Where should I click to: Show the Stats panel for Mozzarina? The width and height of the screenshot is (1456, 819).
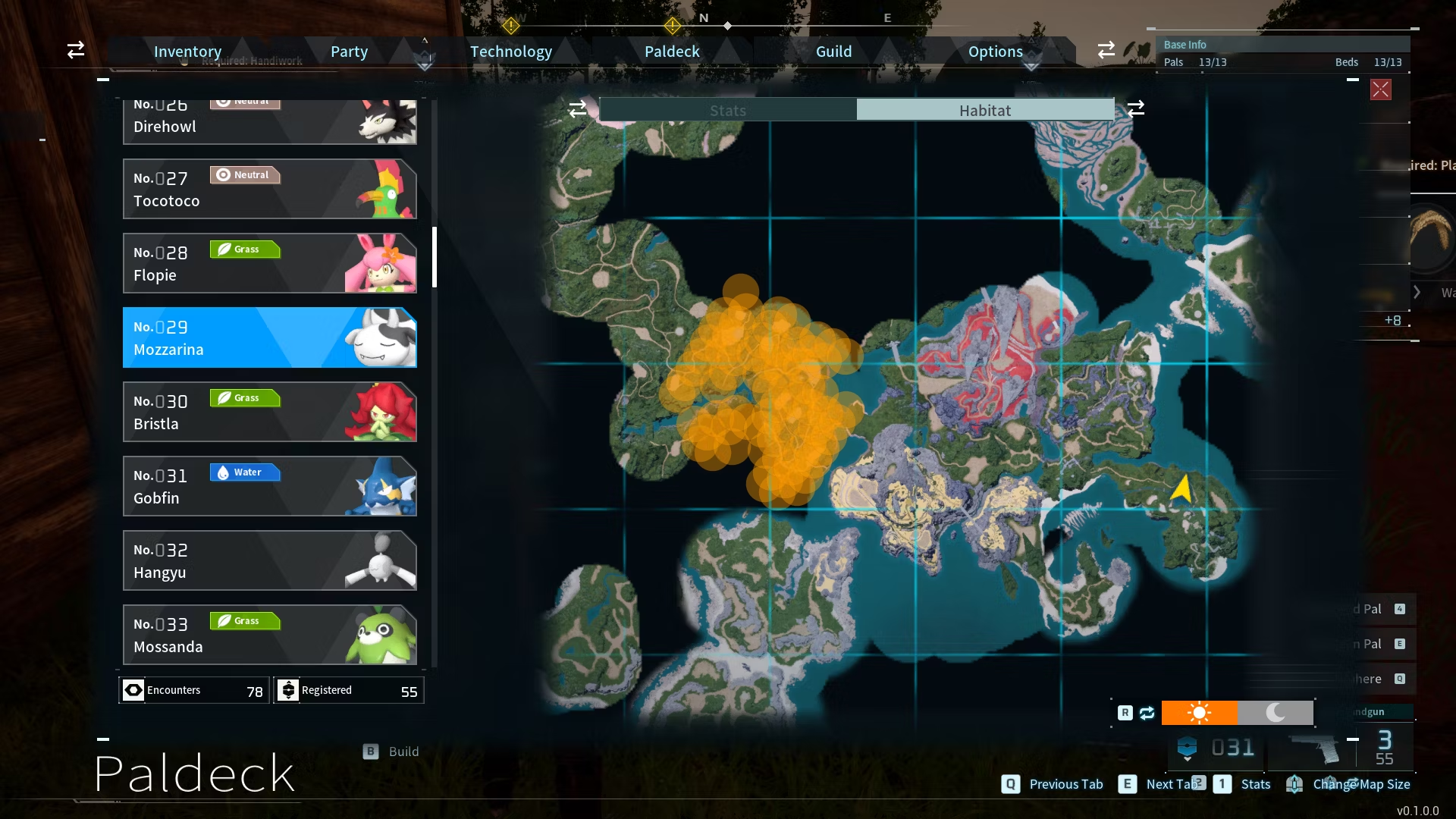(728, 110)
